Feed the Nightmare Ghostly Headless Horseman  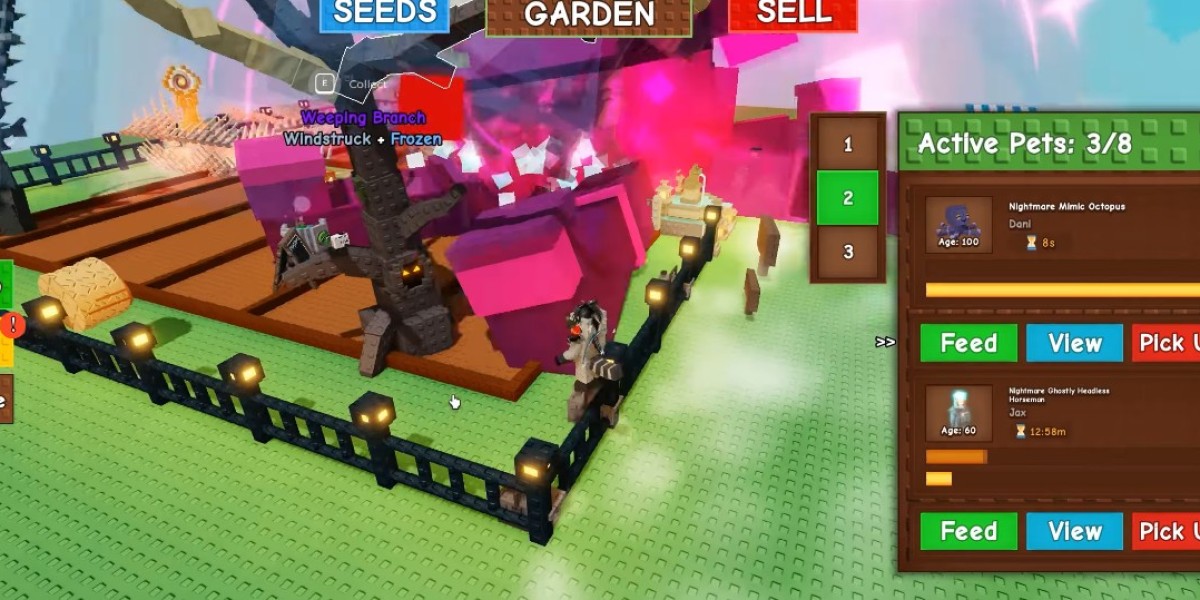tap(968, 531)
